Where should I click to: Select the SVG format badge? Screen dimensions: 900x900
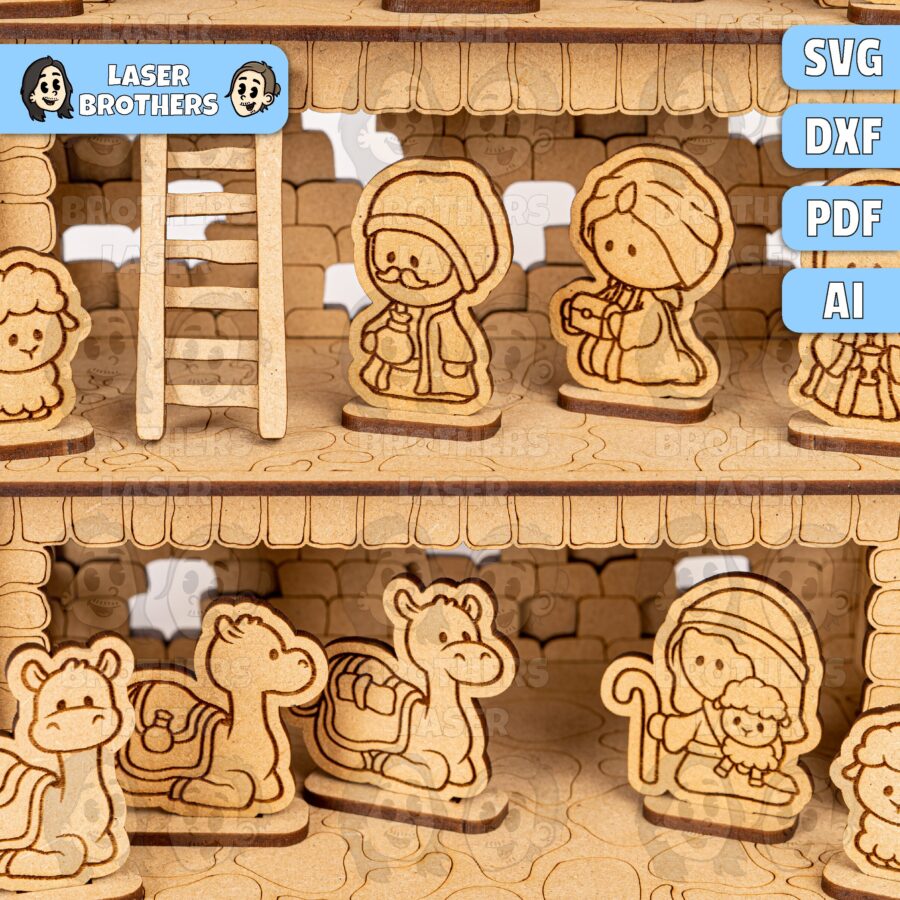point(842,58)
